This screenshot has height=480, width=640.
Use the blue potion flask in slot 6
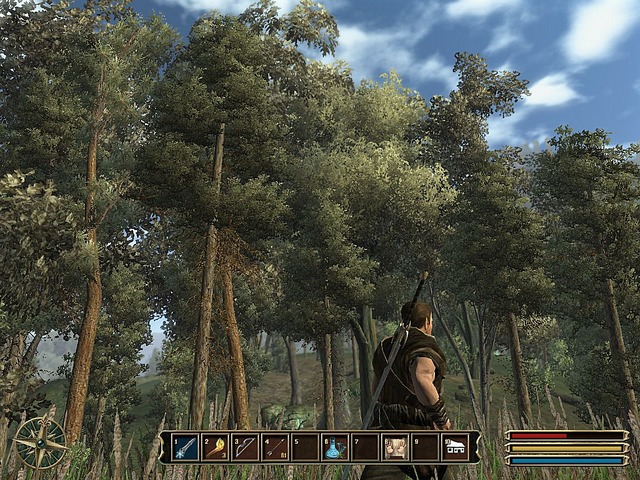(335, 447)
